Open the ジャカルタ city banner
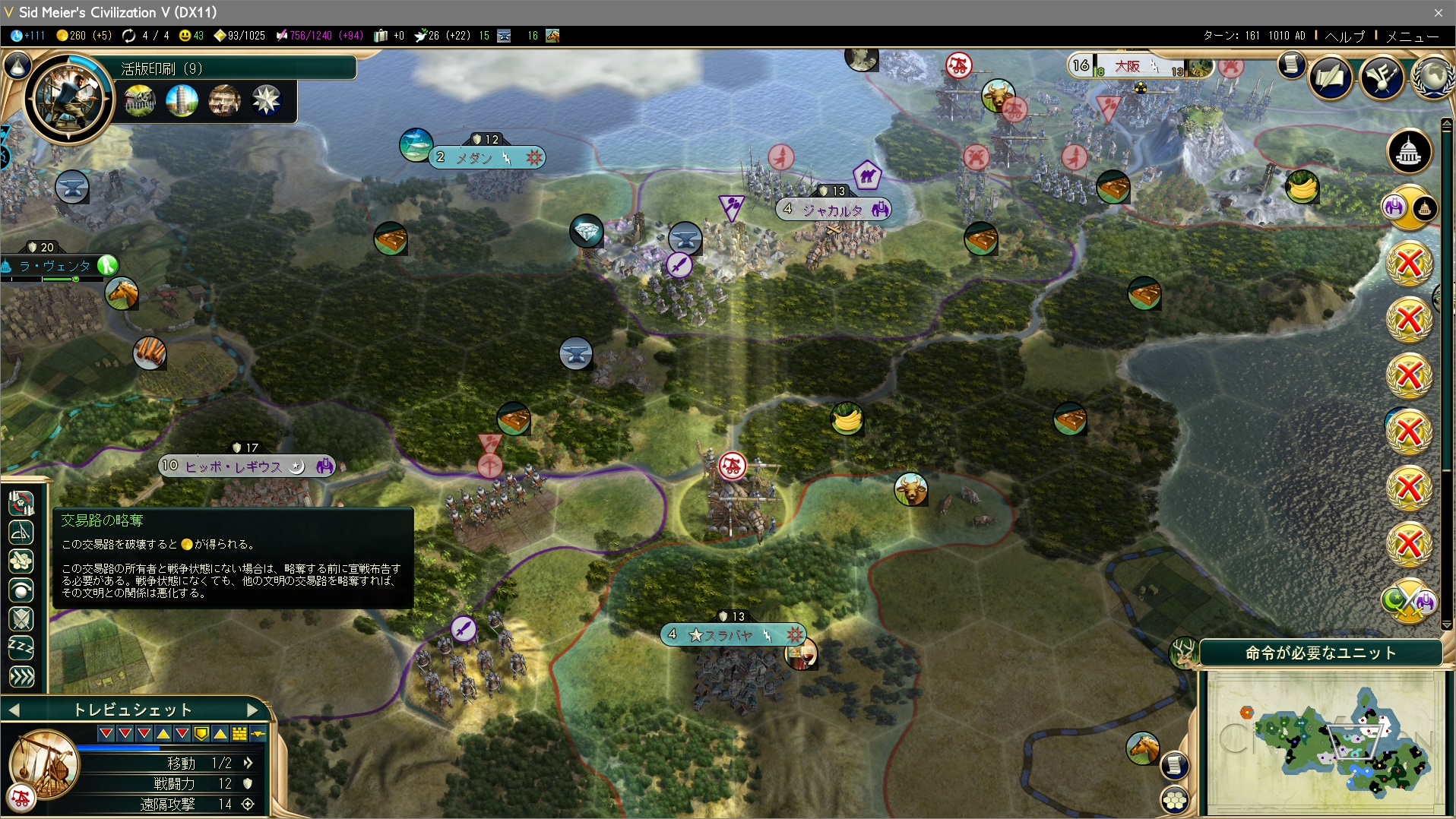The width and height of the screenshot is (1456, 819). (832, 210)
